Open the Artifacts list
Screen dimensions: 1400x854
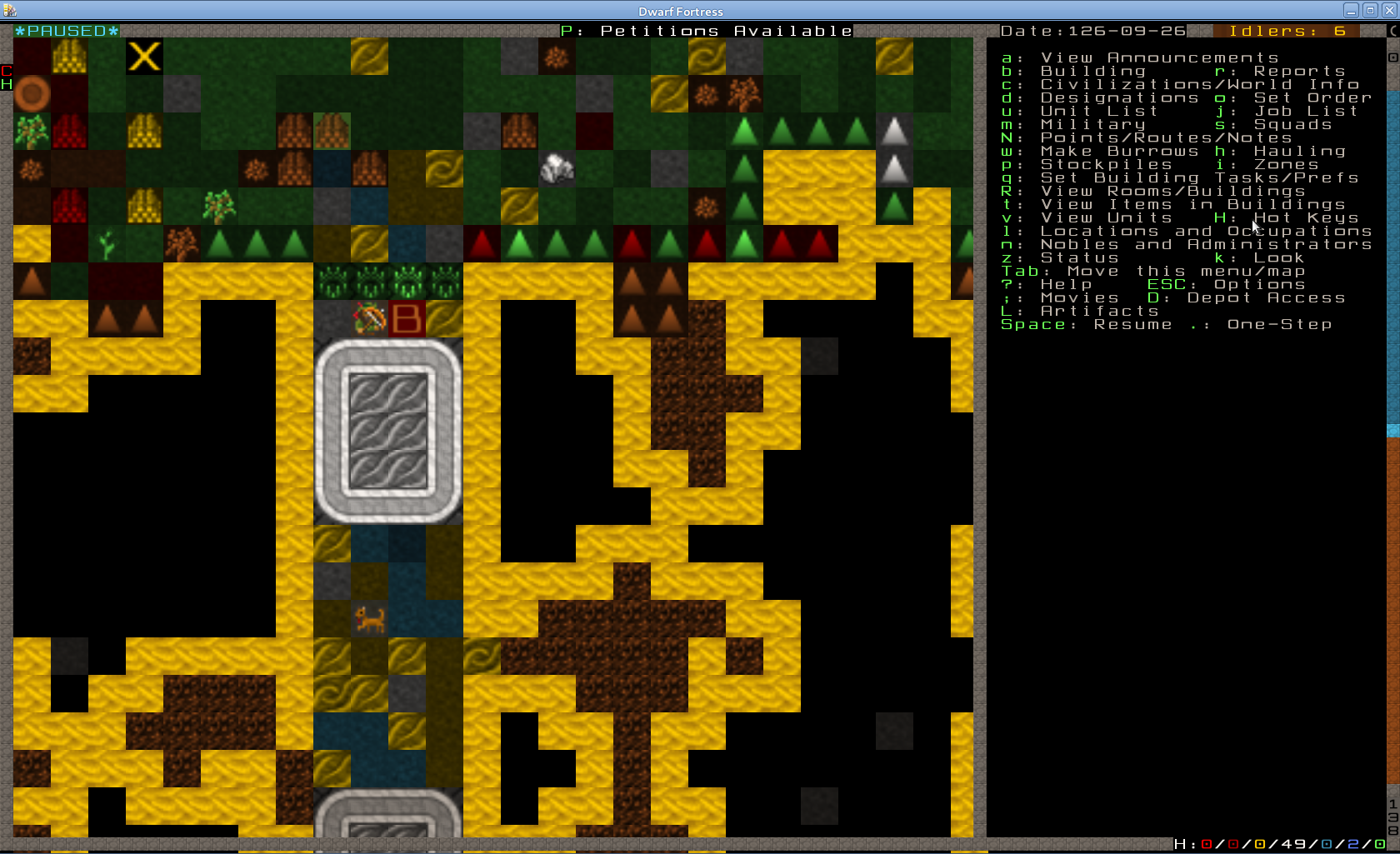coord(1099,311)
